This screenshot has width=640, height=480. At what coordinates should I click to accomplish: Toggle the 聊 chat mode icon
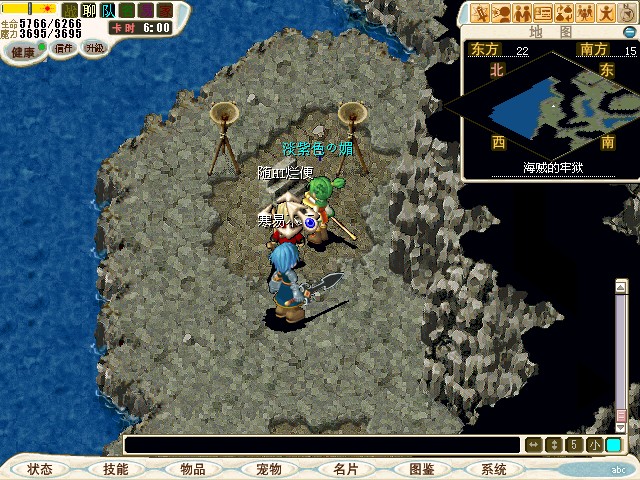coord(88,10)
